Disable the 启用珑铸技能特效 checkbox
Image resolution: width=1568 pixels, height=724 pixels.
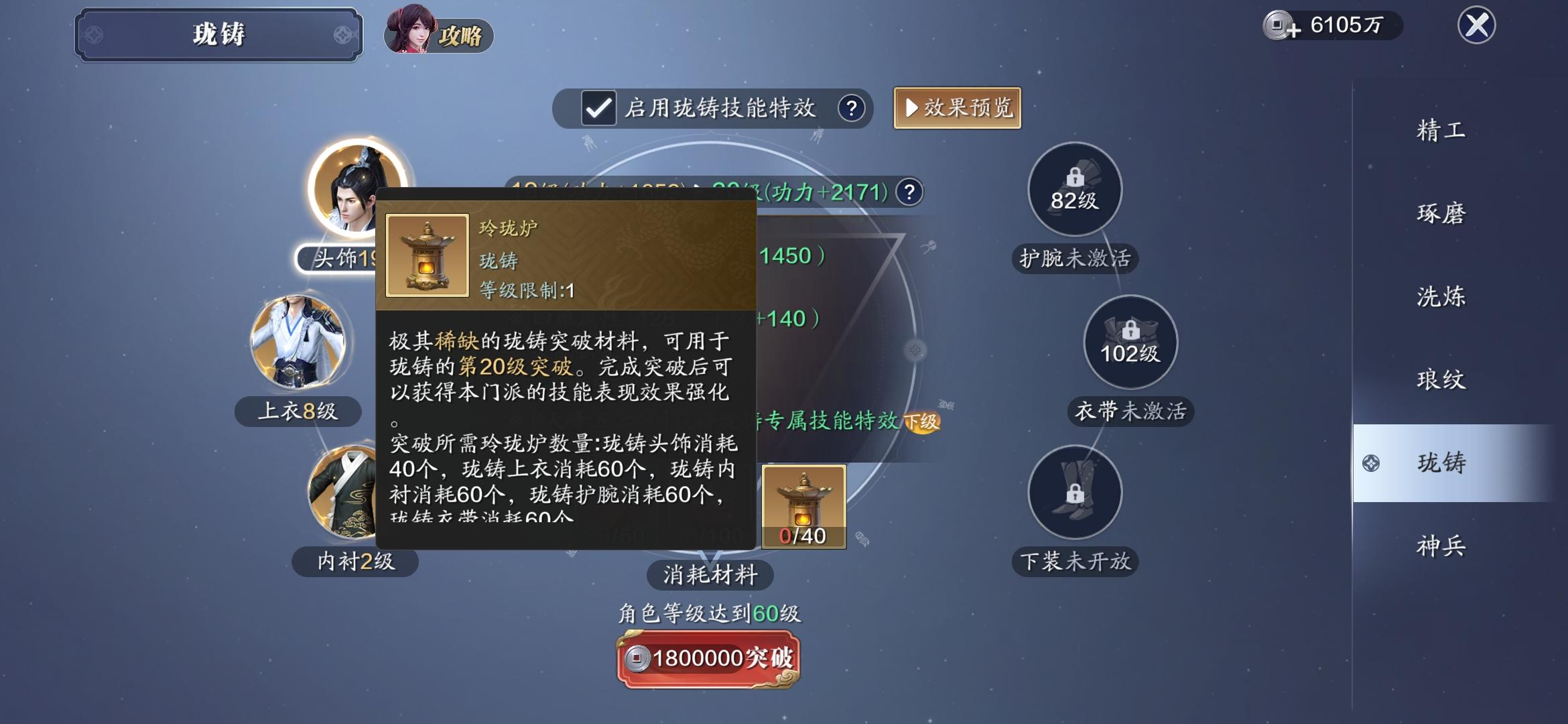[x=598, y=107]
